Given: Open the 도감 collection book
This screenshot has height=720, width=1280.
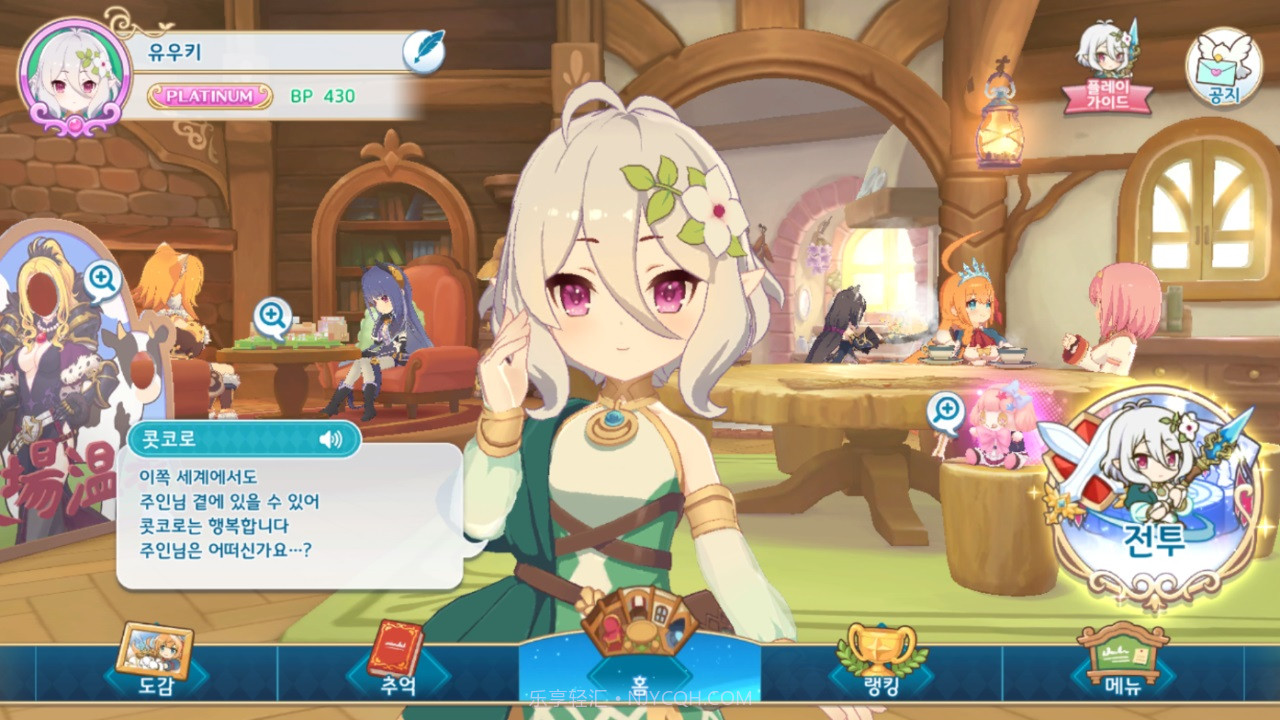Looking at the screenshot, I should (x=154, y=662).
